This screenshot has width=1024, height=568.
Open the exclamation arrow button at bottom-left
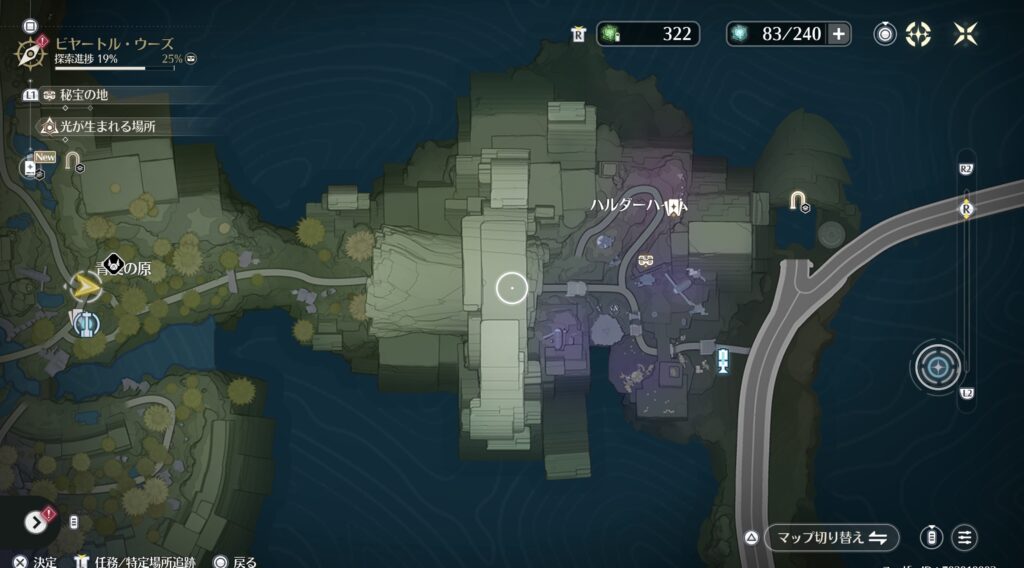(37, 522)
